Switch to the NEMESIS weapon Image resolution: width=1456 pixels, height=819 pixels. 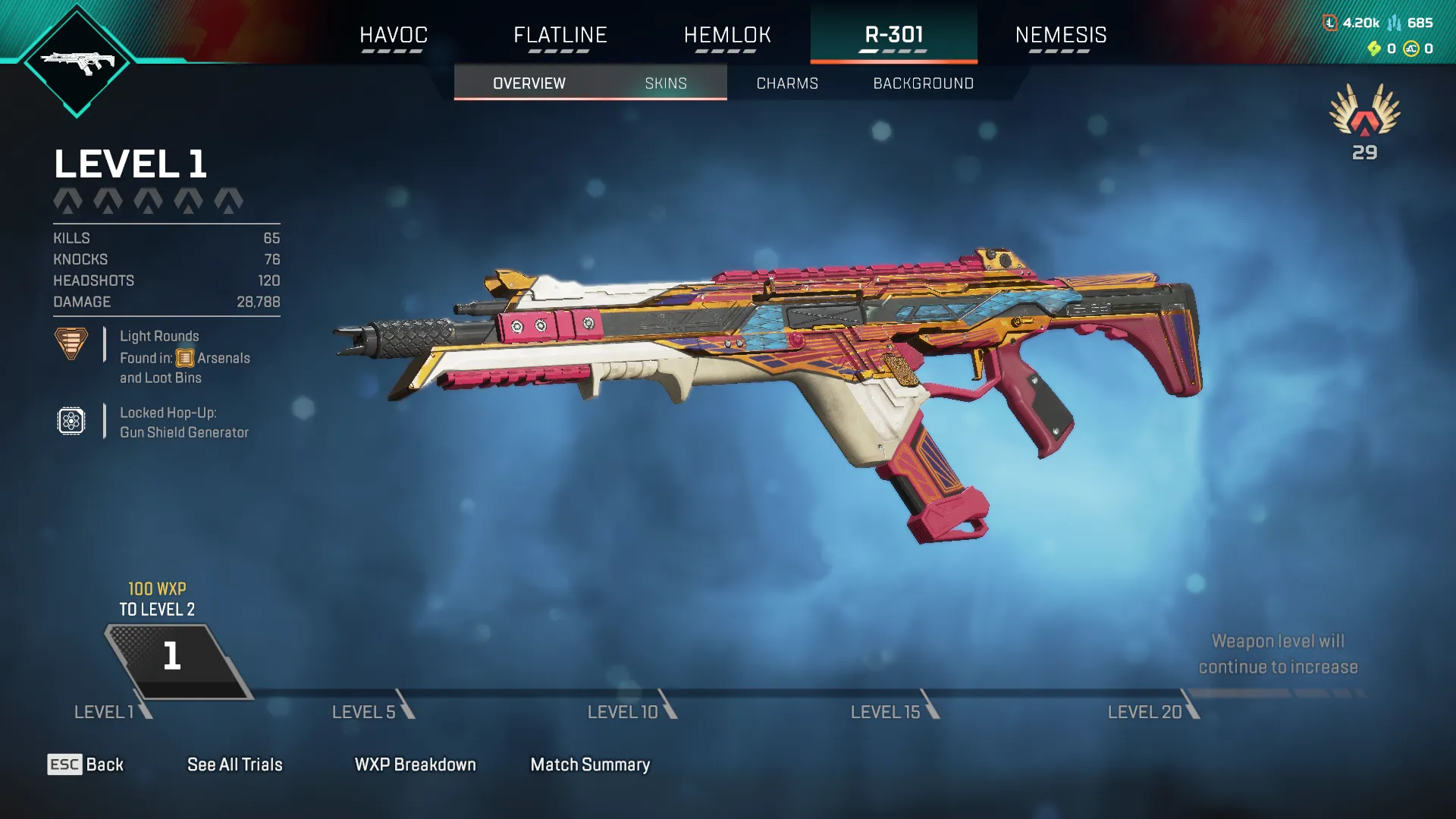[1062, 35]
